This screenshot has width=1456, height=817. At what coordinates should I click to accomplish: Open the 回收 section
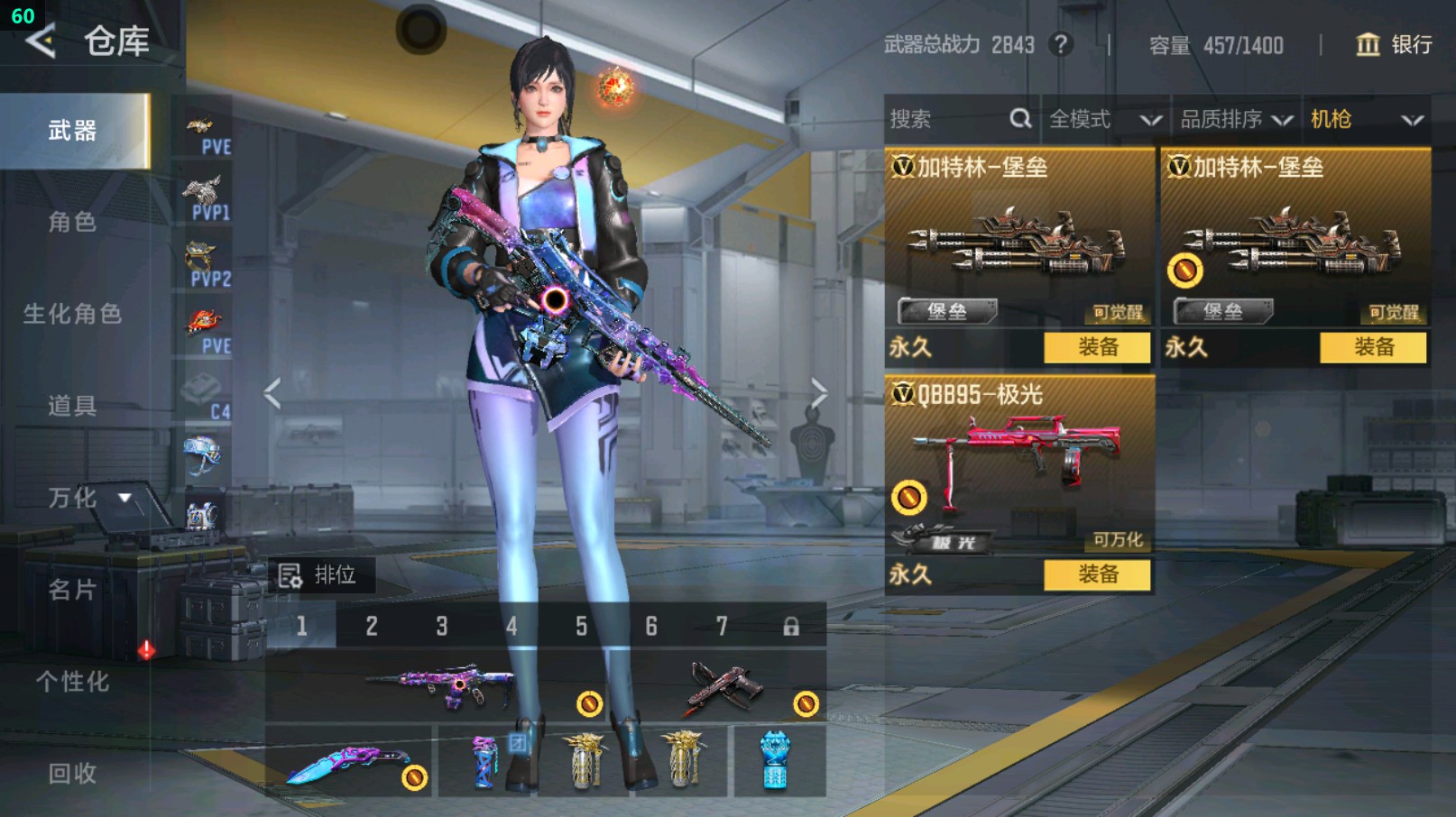point(72,773)
